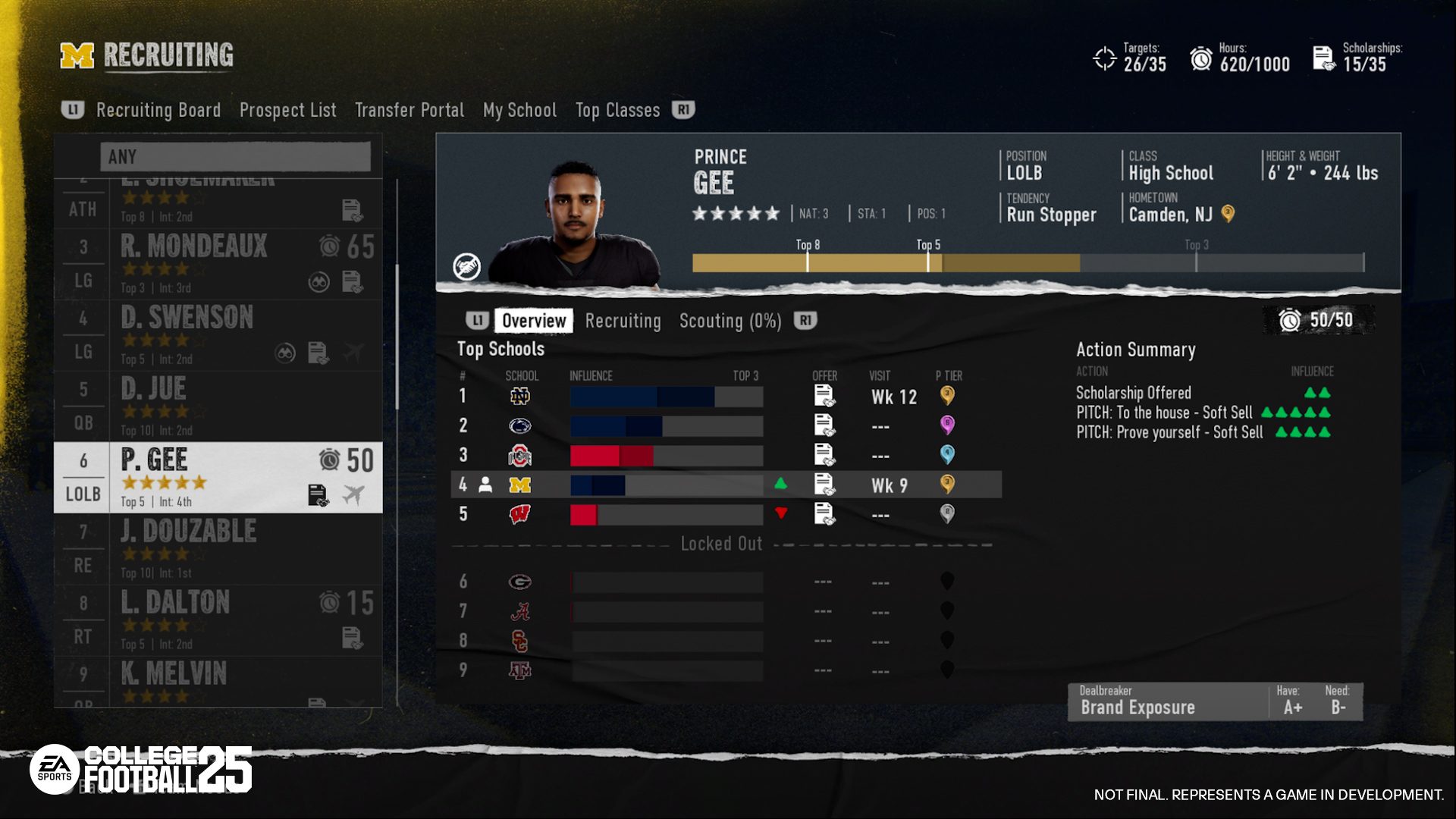Viewport: 1456px width, 819px height.
Task: Click the scholarship offer icon on Penn State row
Action: pos(823,425)
